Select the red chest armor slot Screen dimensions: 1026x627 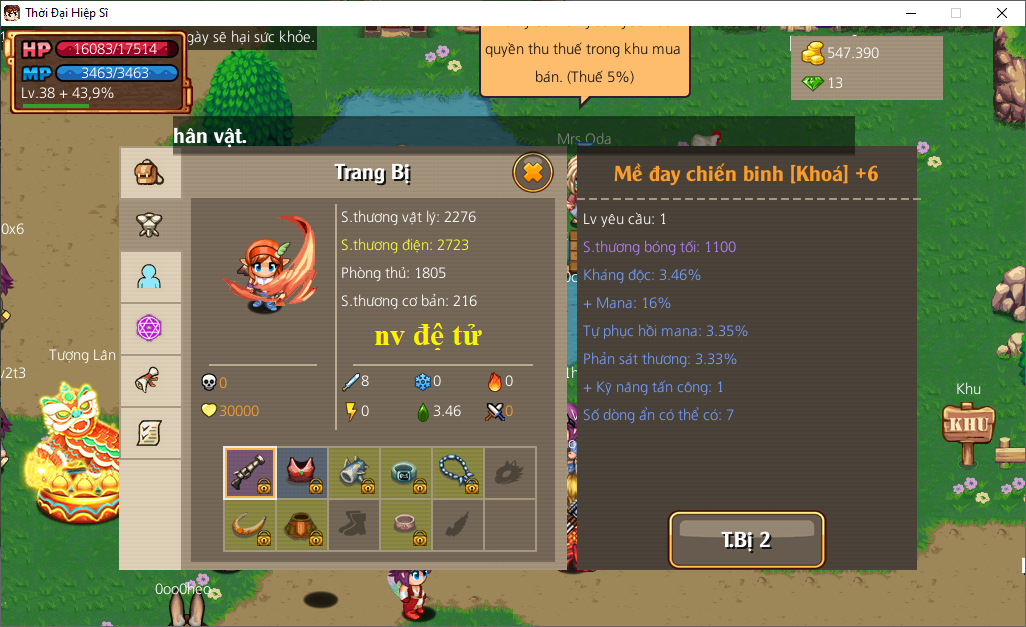(x=302, y=472)
